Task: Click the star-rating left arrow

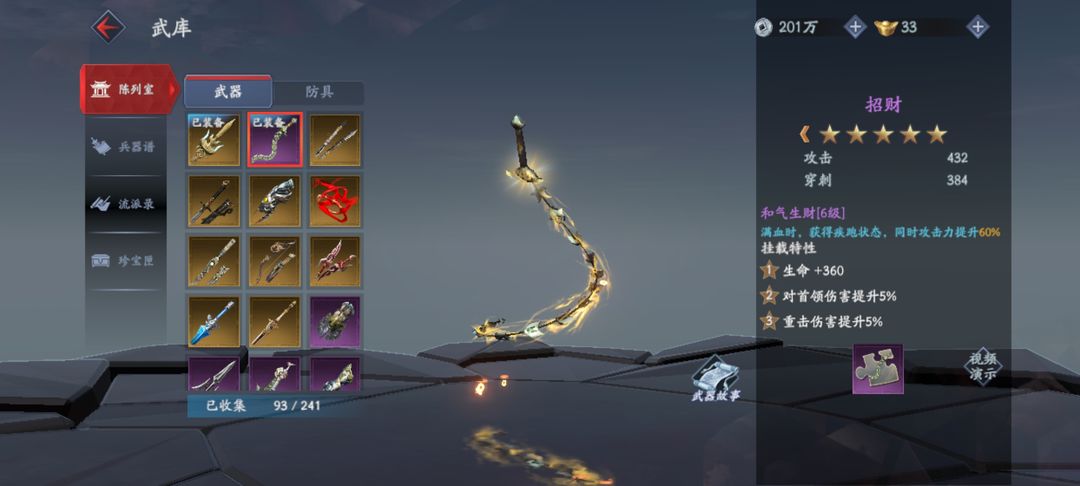Action: pyautogui.click(x=804, y=134)
